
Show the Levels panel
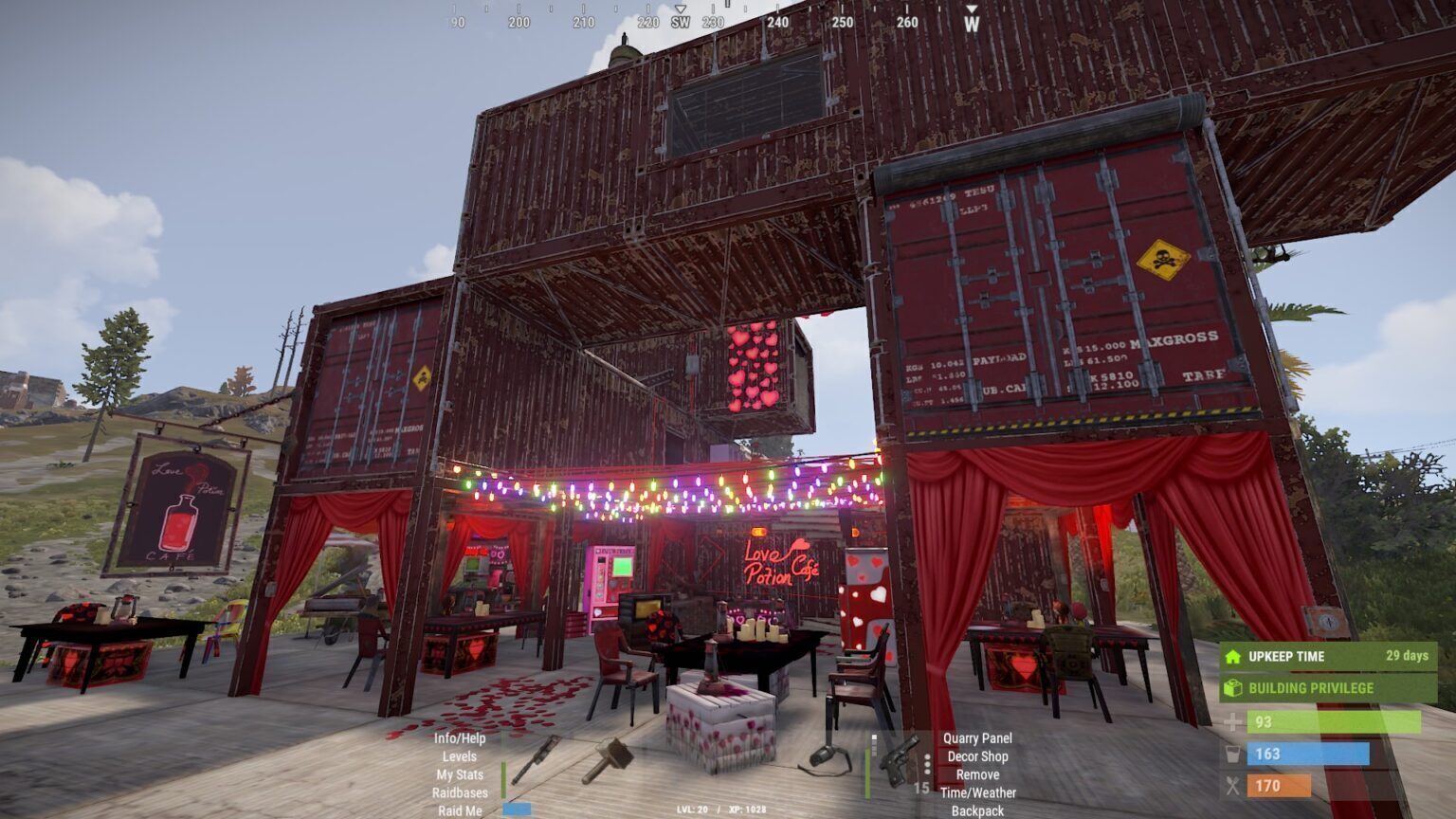460,756
